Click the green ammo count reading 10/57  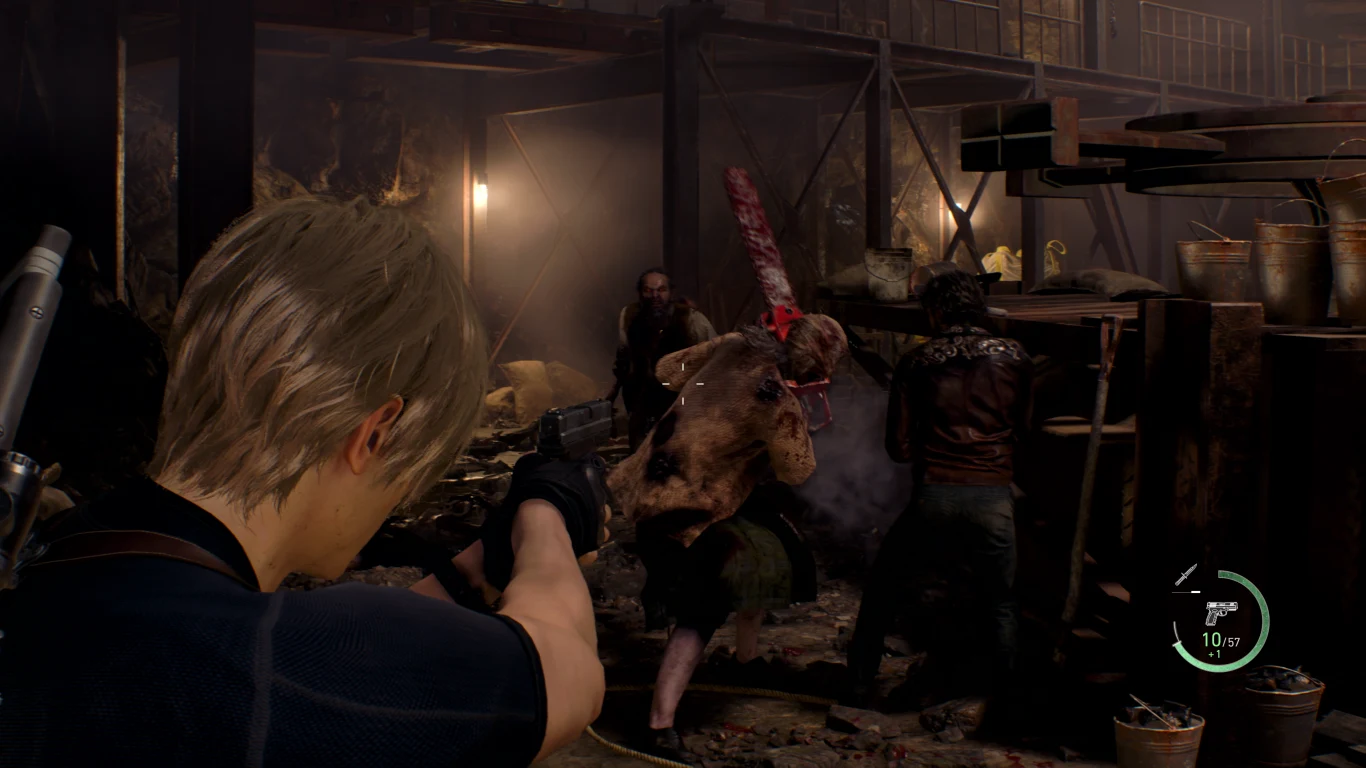tap(1221, 639)
